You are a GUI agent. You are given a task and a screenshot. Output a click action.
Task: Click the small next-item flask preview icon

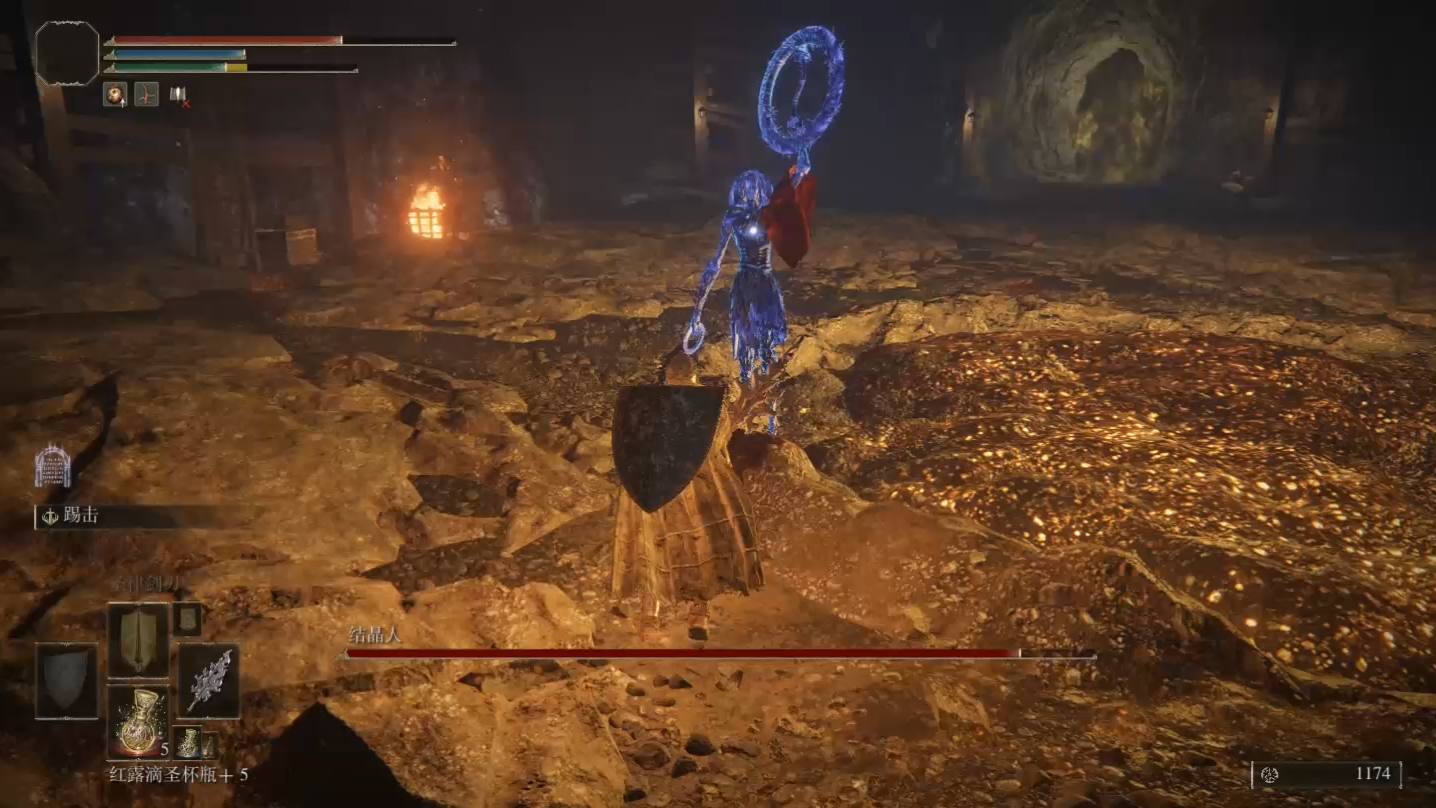click(187, 742)
